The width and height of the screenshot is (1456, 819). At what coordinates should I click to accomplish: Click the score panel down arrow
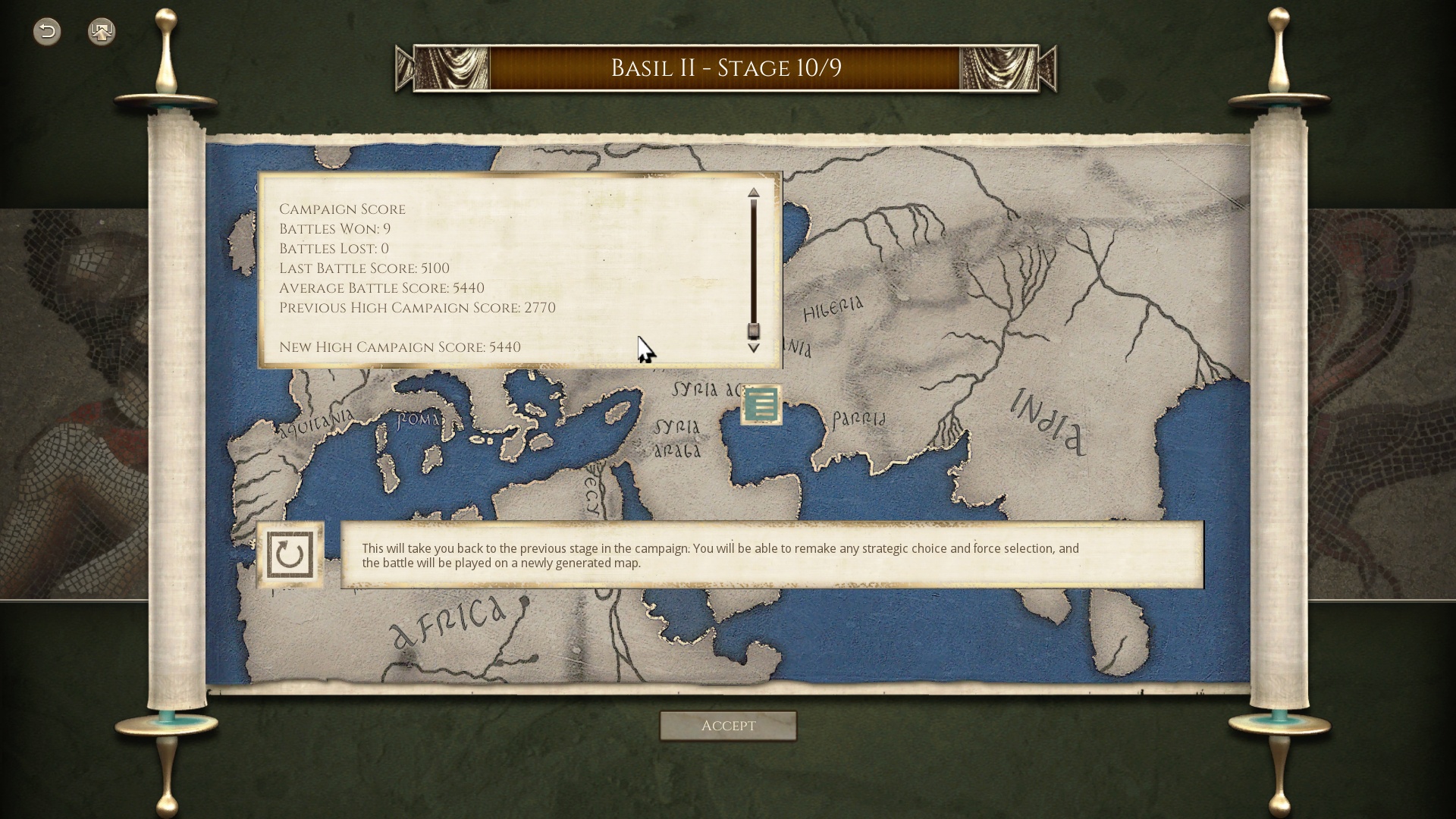point(753,348)
